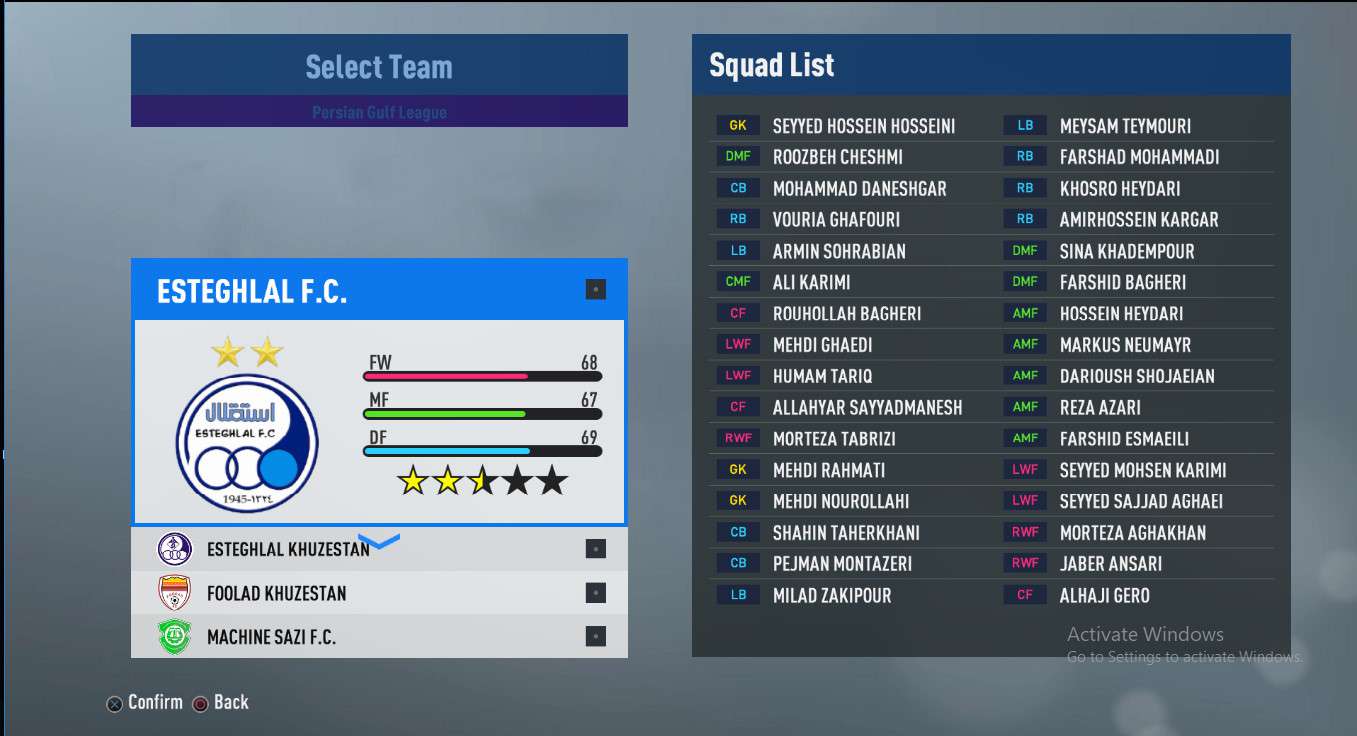The image size is (1357, 736).
Task: Choose Alhaji Gero squad row
Action: (x=1104, y=596)
